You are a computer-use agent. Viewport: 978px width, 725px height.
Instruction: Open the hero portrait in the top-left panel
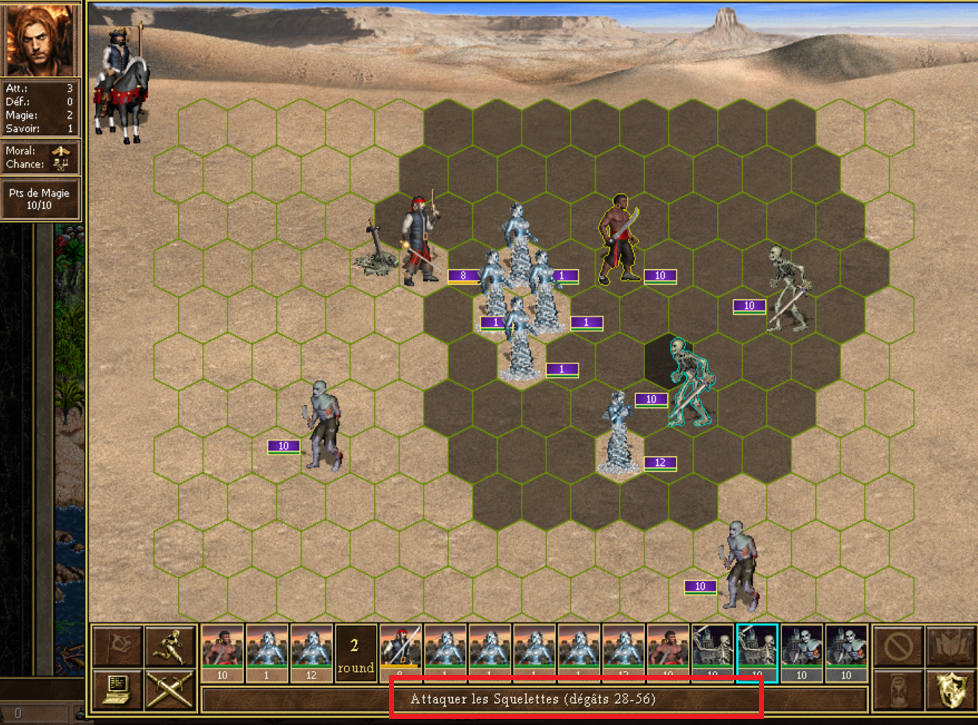click(x=41, y=40)
